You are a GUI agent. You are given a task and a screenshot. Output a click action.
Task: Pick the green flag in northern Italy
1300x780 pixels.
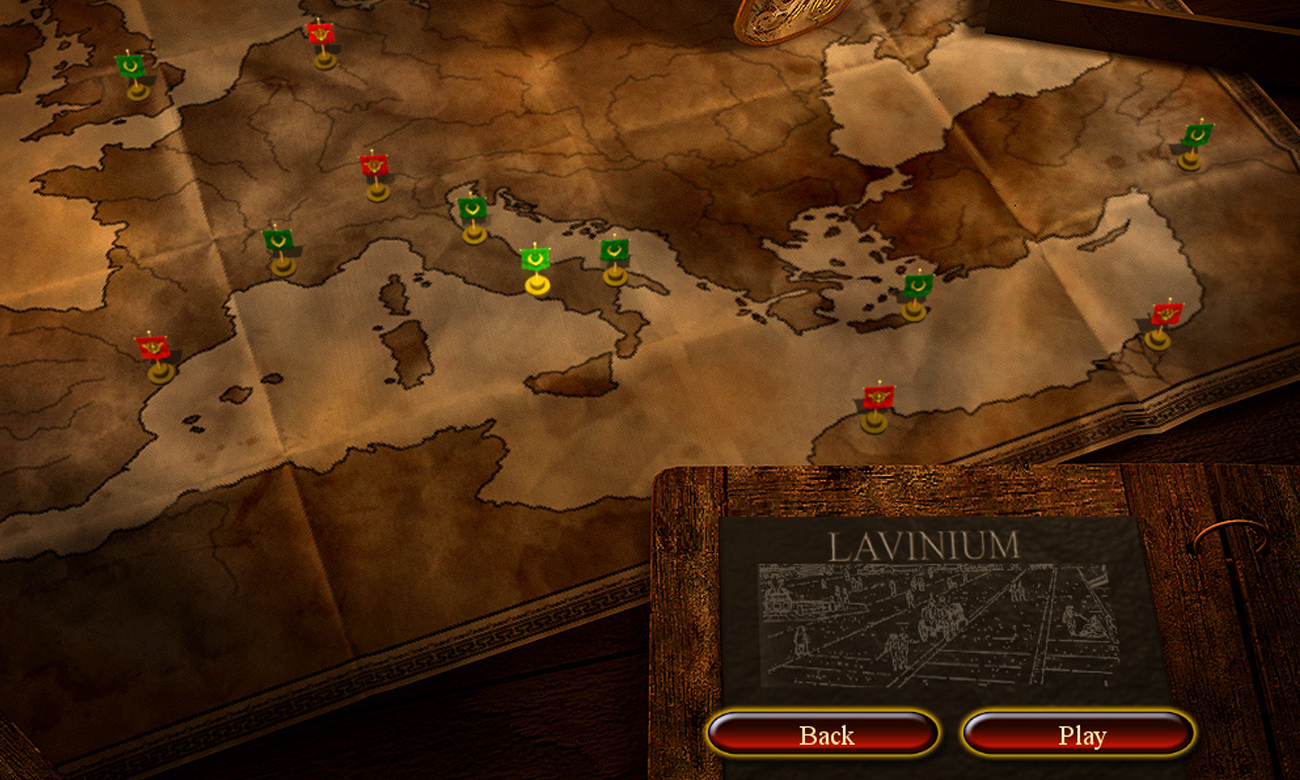click(x=470, y=210)
